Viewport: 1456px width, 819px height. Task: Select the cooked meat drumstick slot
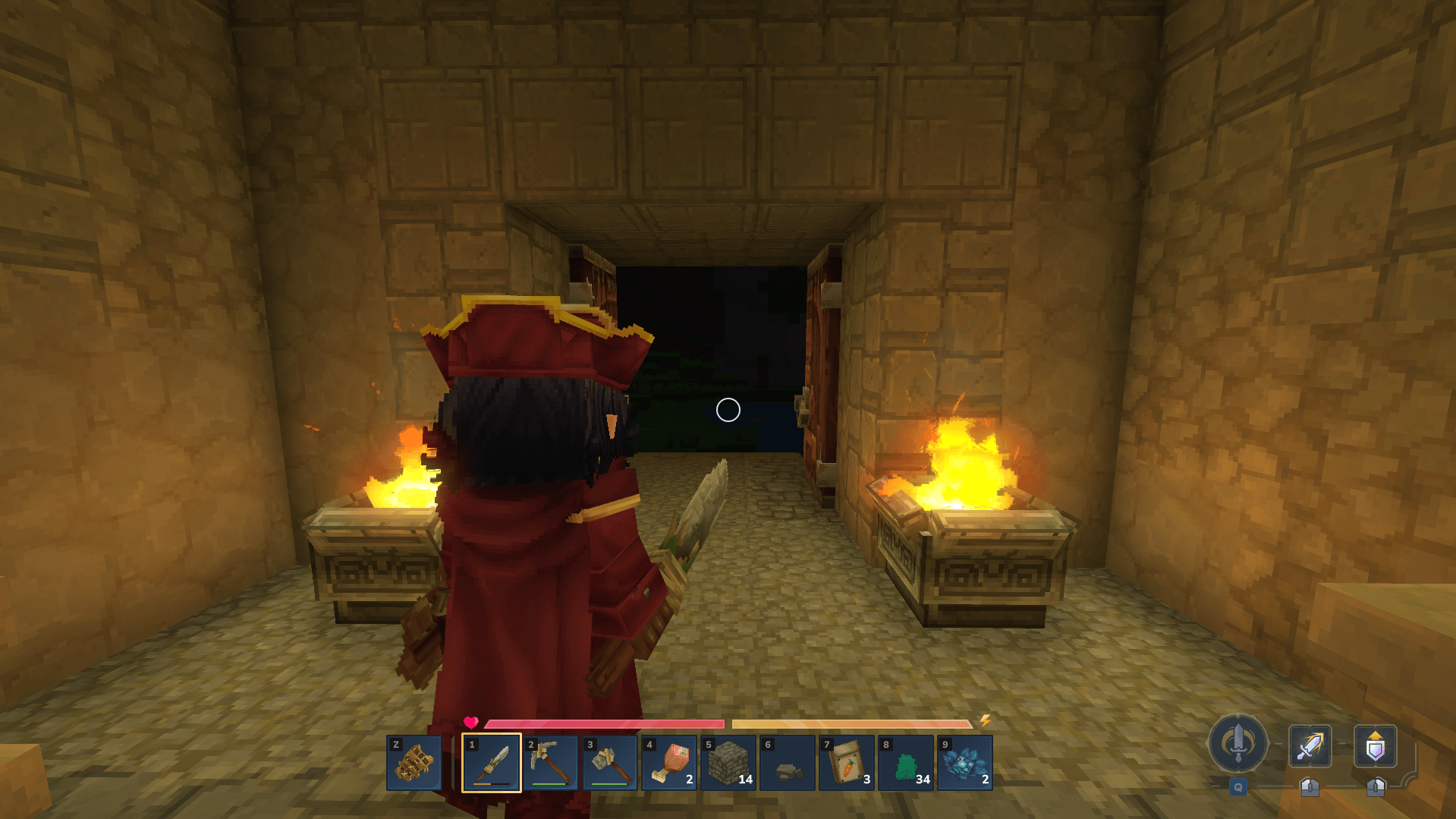point(669,763)
